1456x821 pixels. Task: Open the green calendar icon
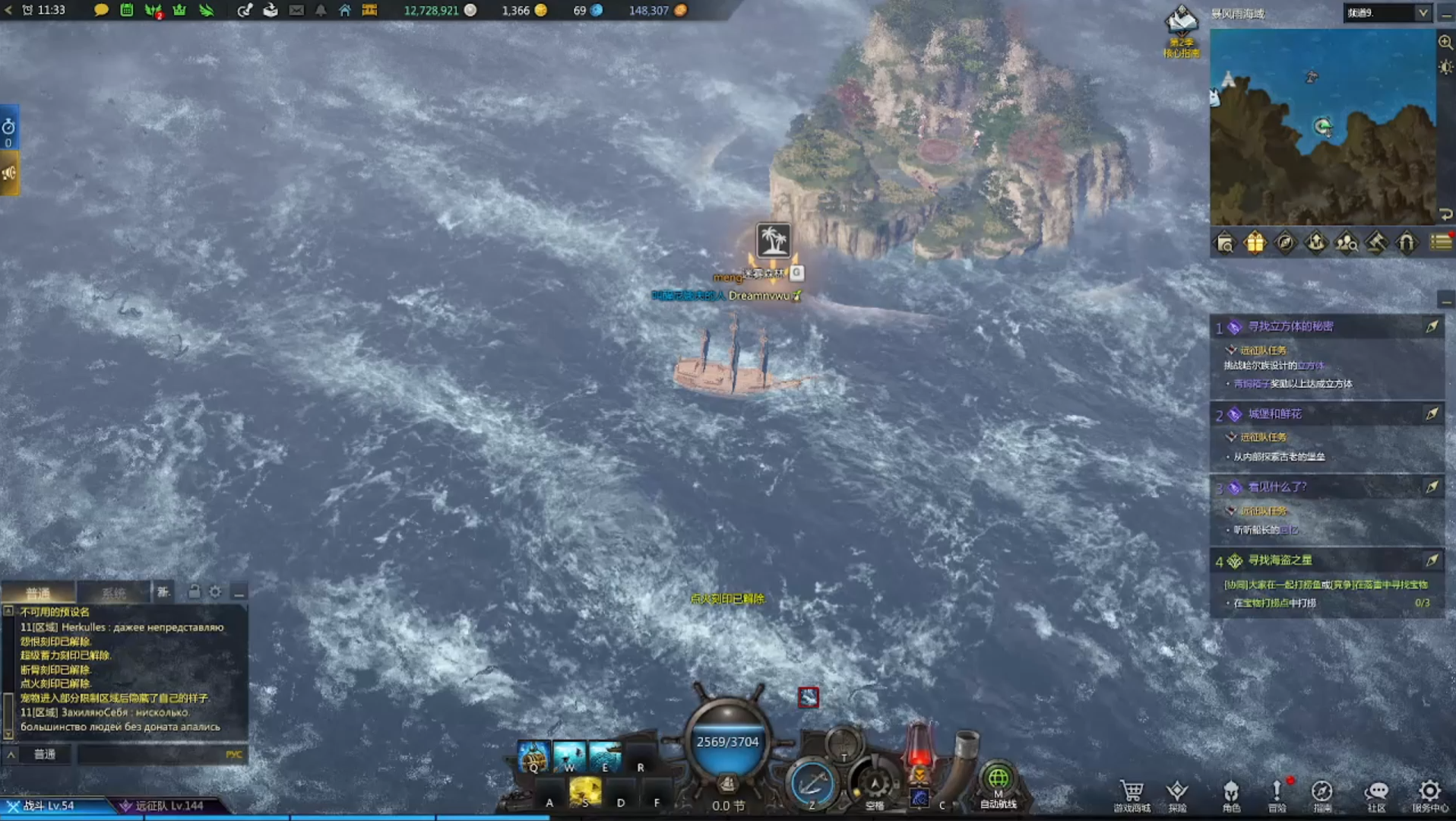pos(127,11)
